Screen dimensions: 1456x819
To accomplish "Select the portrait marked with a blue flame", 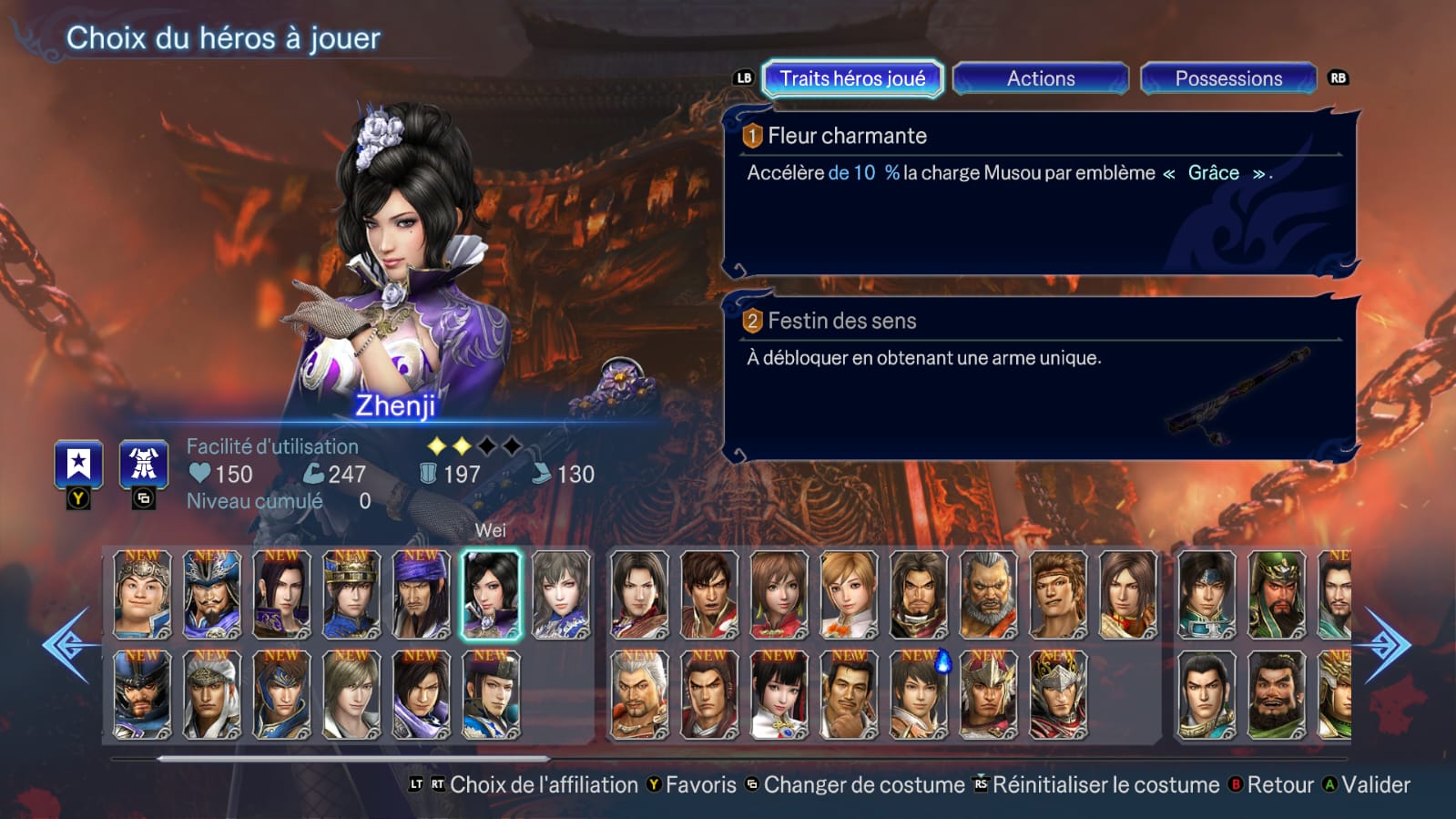I will coord(919,694).
